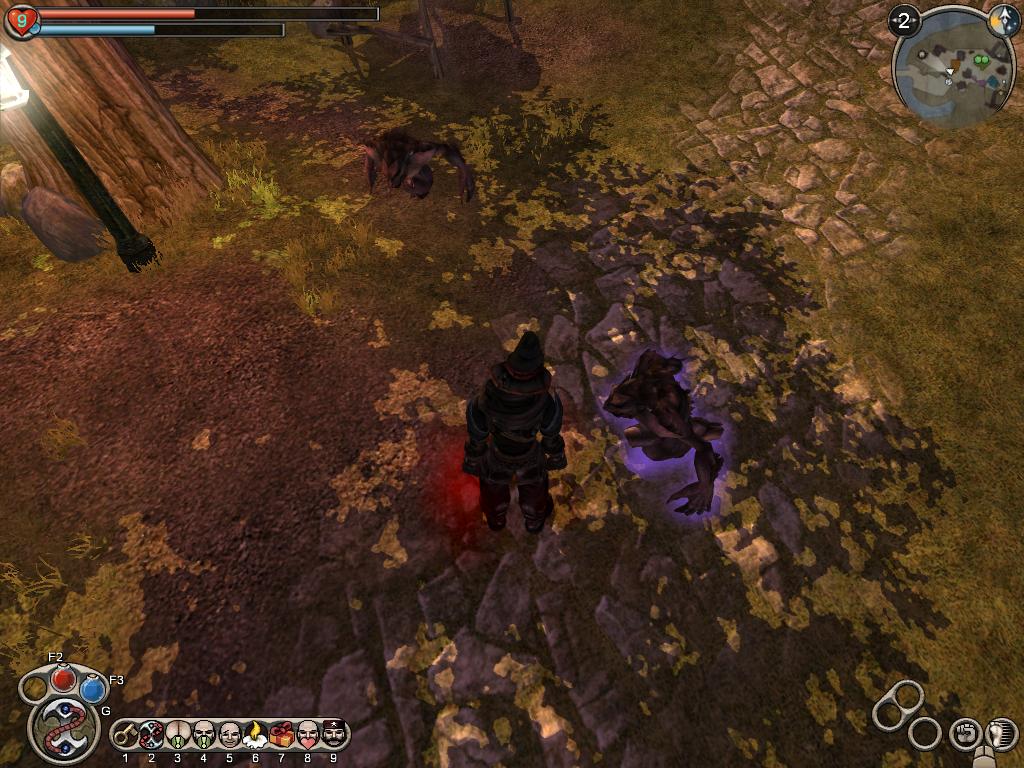Click the clenched fist action icon
Viewport: 1024px width, 768px height.
pos(964,733)
